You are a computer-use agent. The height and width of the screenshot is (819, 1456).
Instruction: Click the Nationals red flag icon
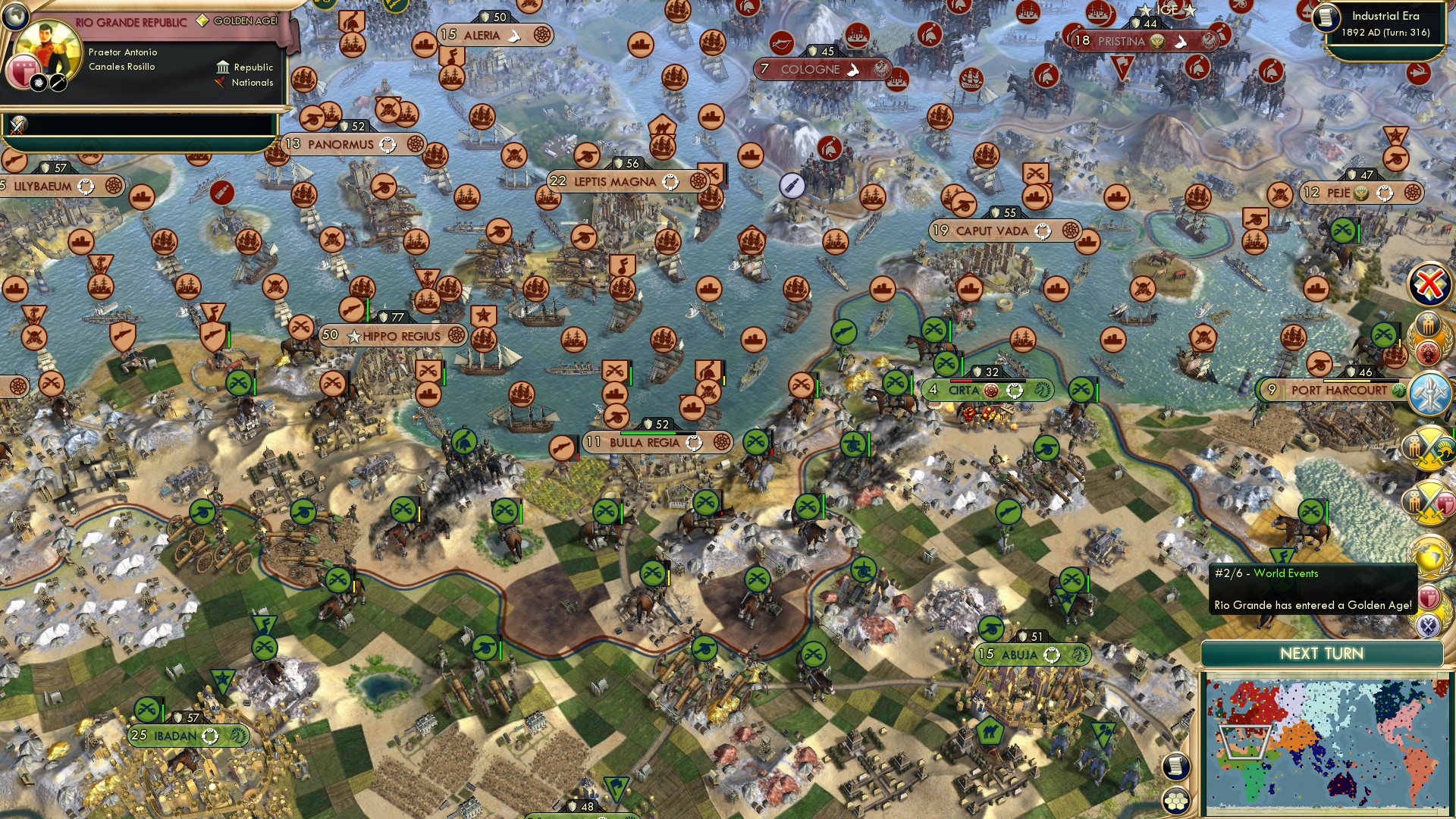[219, 83]
